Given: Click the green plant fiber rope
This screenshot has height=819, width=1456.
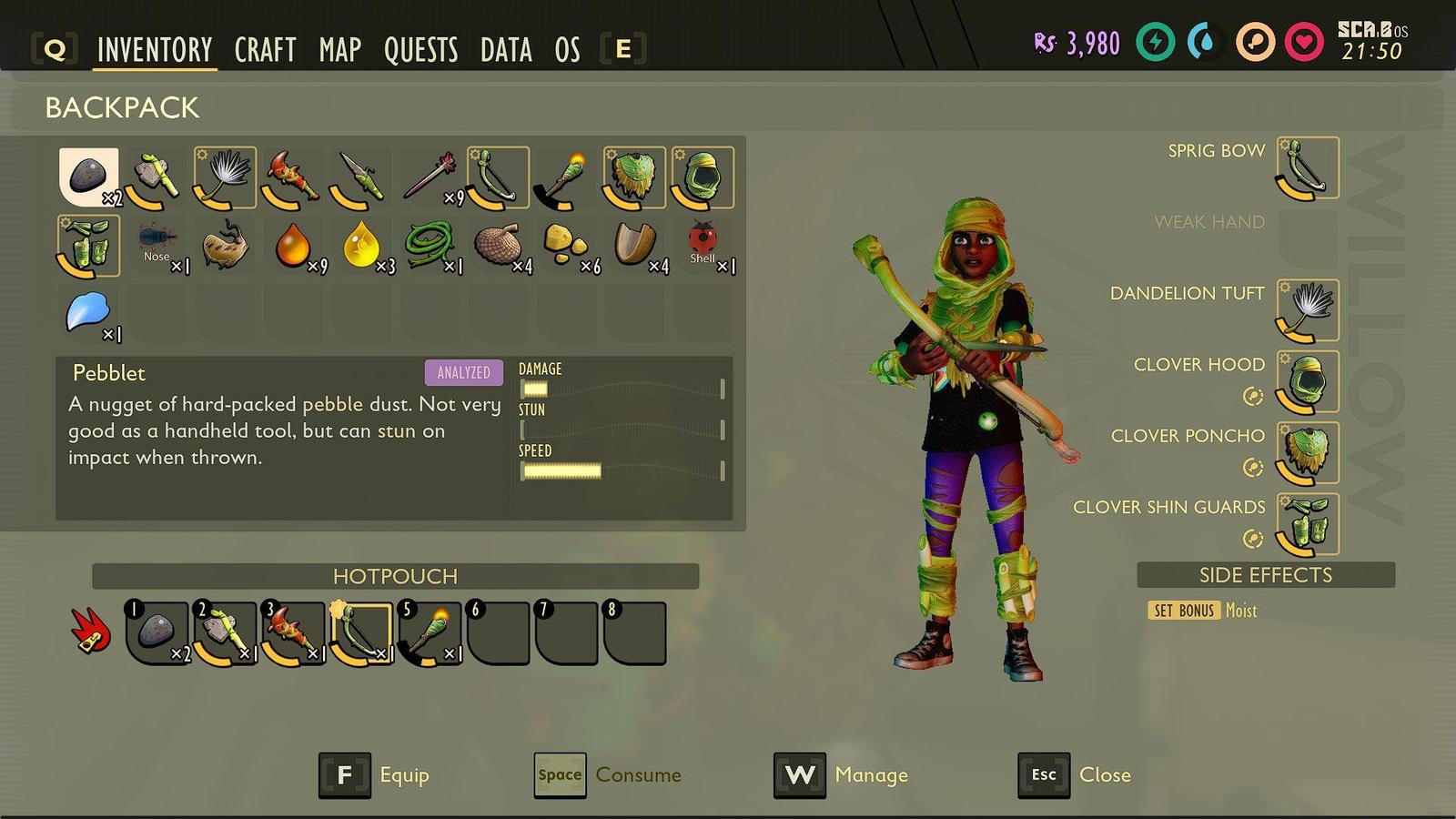Looking at the screenshot, I should [x=430, y=246].
